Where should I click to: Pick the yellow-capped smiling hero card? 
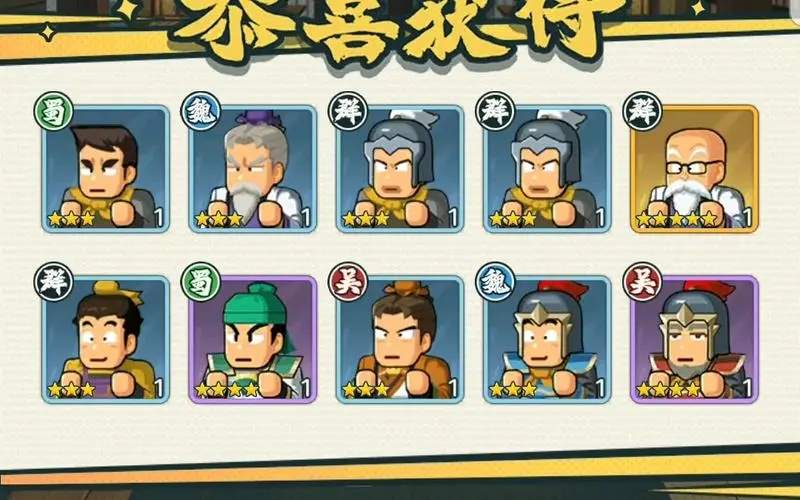coord(105,340)
